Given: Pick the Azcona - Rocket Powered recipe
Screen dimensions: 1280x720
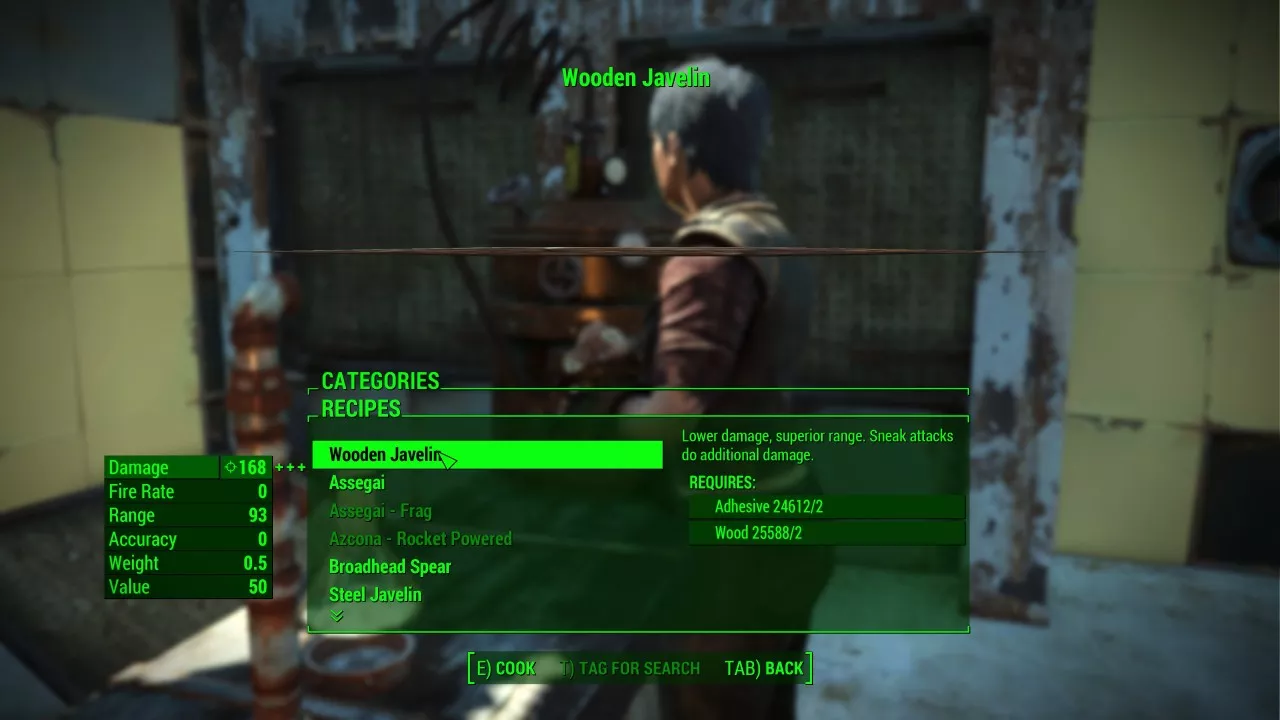Looking at the screenshot, I should click(420, 539).
